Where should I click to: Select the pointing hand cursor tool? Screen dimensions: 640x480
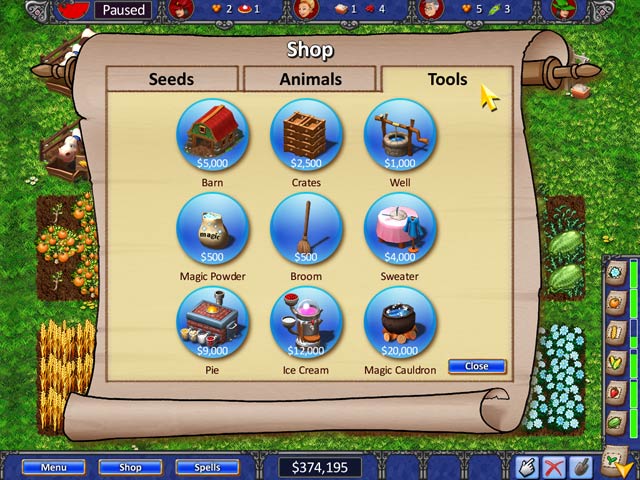tap(527, 466)
